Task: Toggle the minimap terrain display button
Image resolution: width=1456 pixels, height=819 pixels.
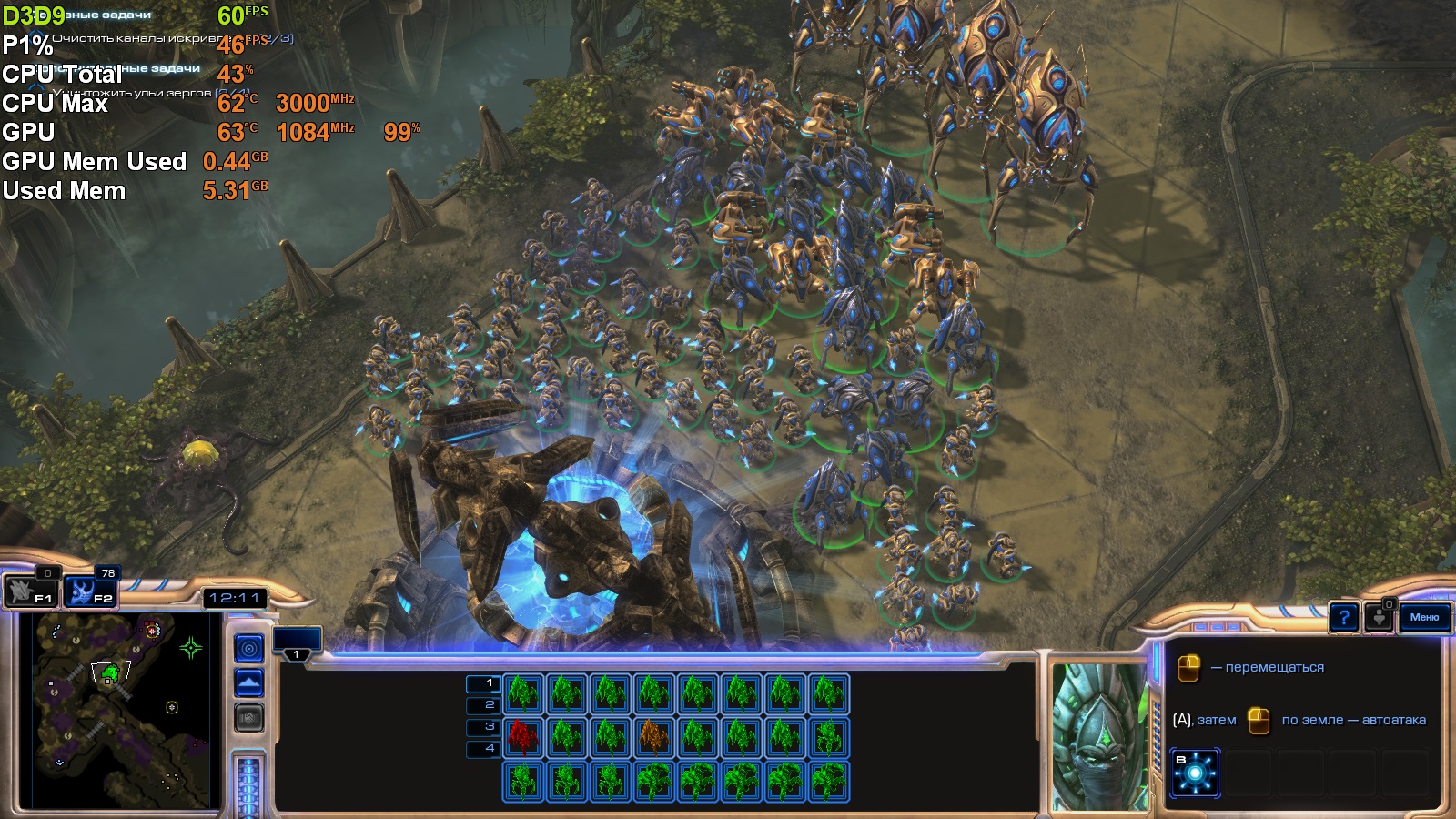Action: [248, 682]
